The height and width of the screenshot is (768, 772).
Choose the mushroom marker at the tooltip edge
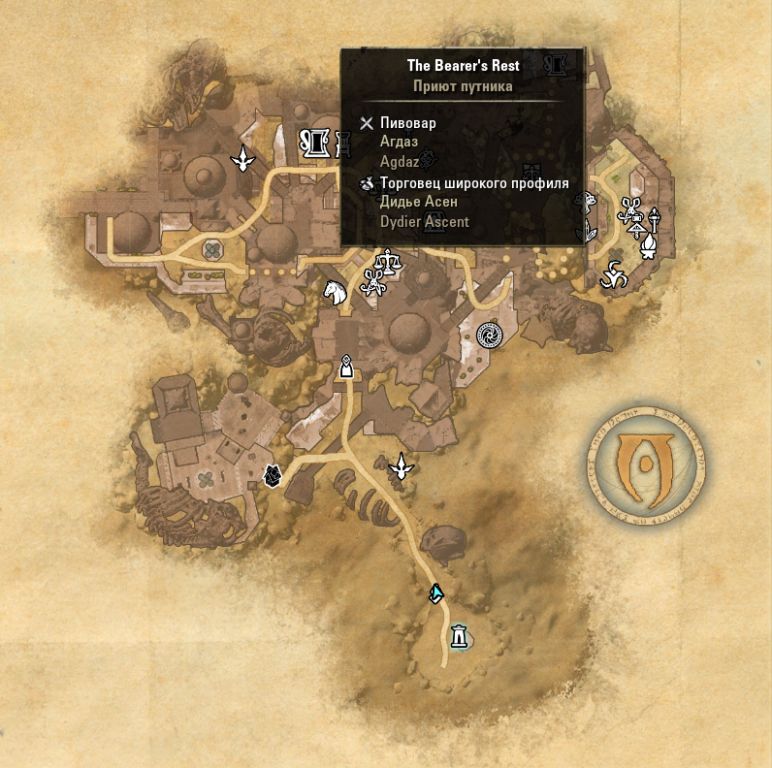click(x=587, y=201)
